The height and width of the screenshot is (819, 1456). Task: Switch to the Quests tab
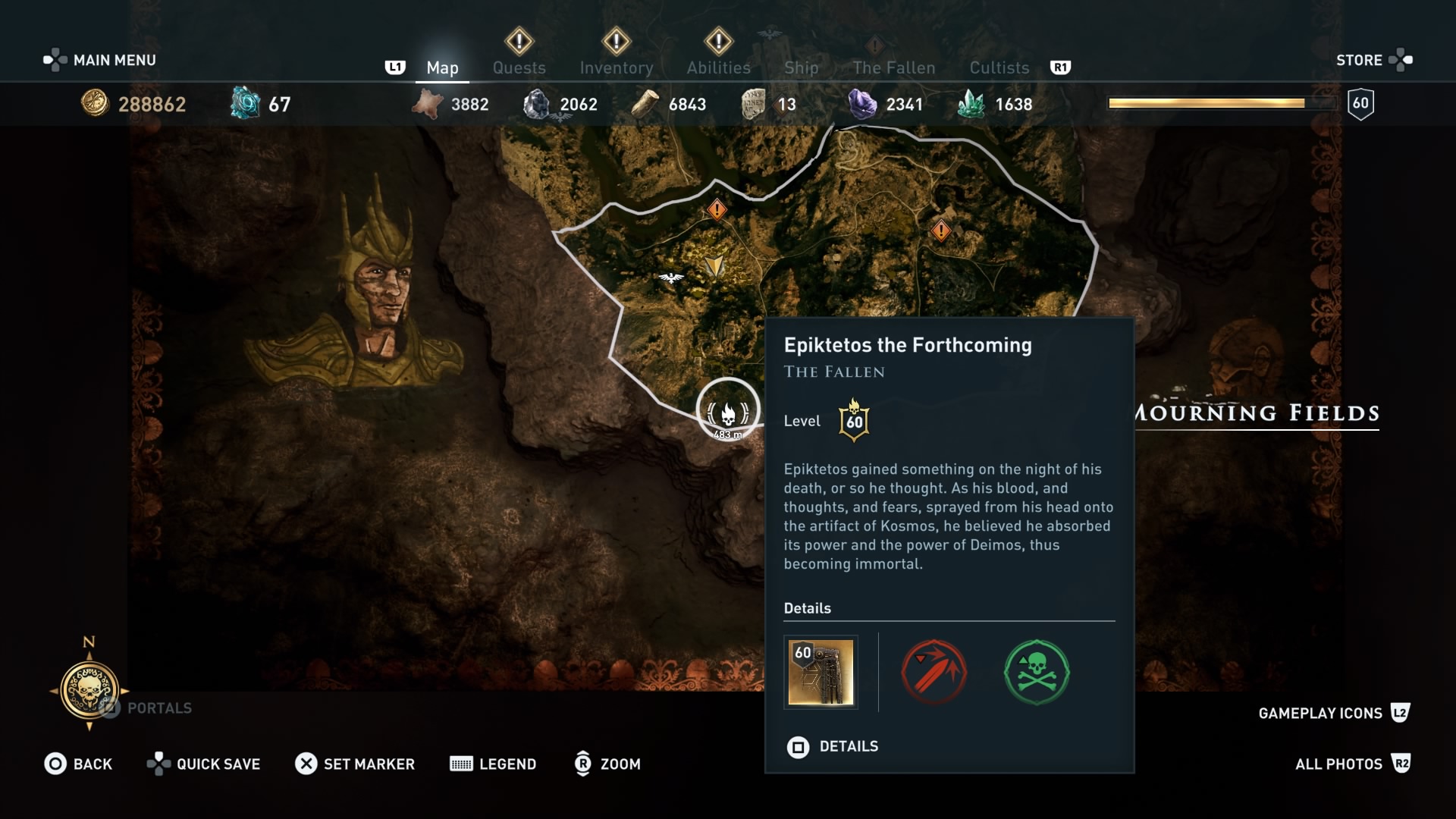pos(519,67)
